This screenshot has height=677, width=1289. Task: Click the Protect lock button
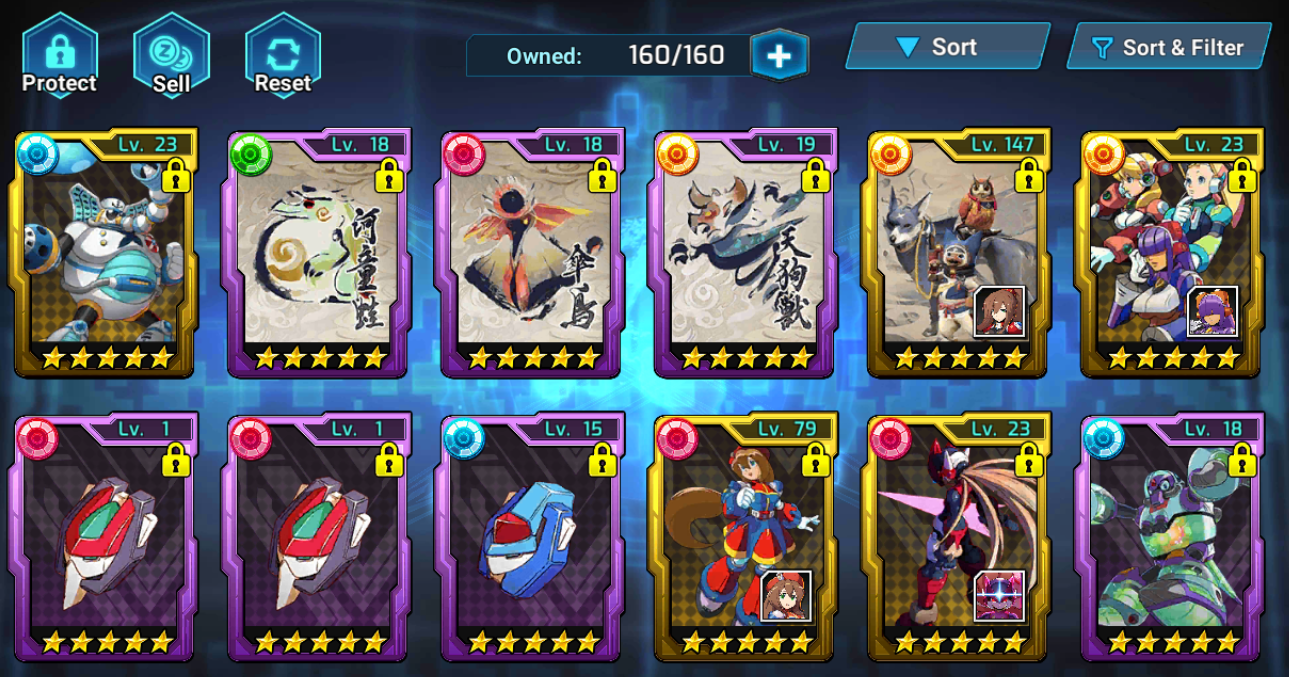point(59,55)
